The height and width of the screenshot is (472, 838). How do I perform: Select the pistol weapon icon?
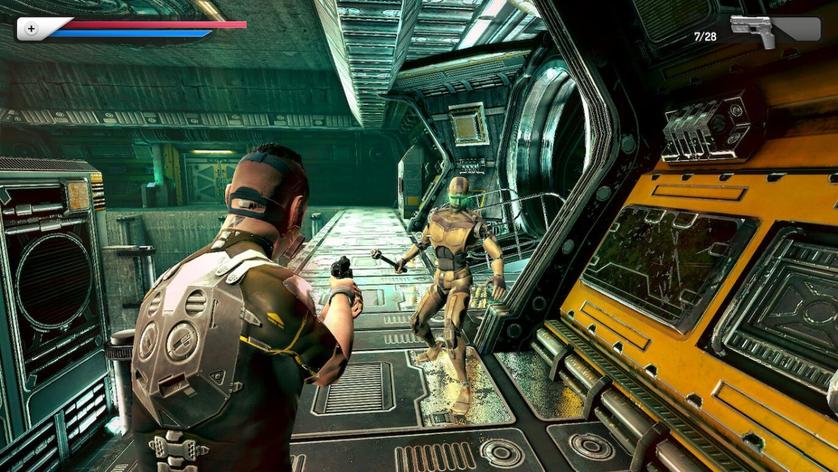(753, 30)
